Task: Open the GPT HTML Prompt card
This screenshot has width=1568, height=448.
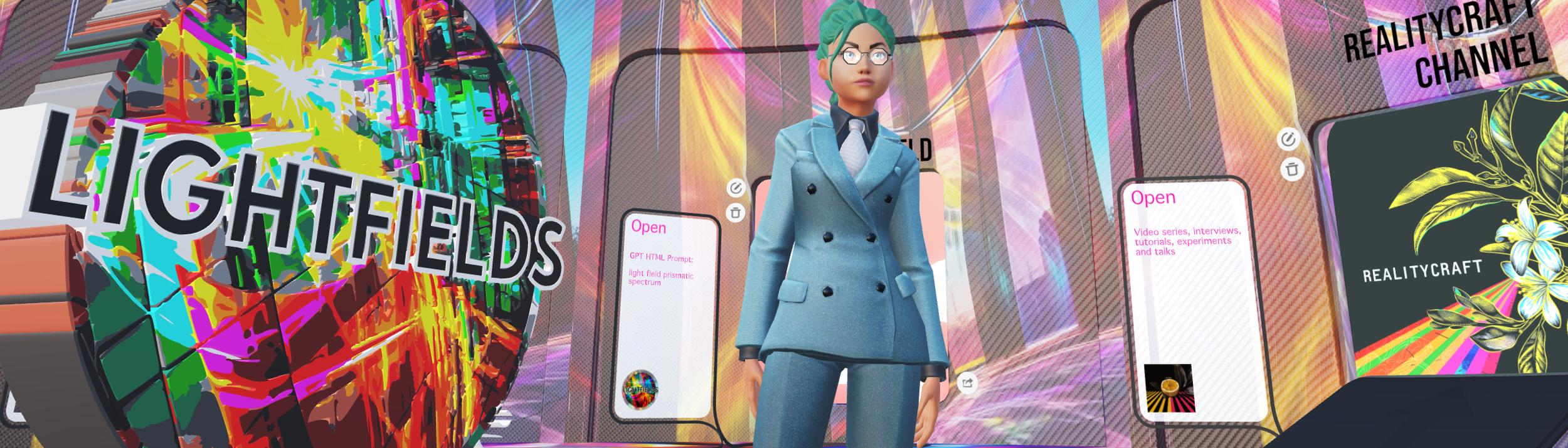Action: 649,227
